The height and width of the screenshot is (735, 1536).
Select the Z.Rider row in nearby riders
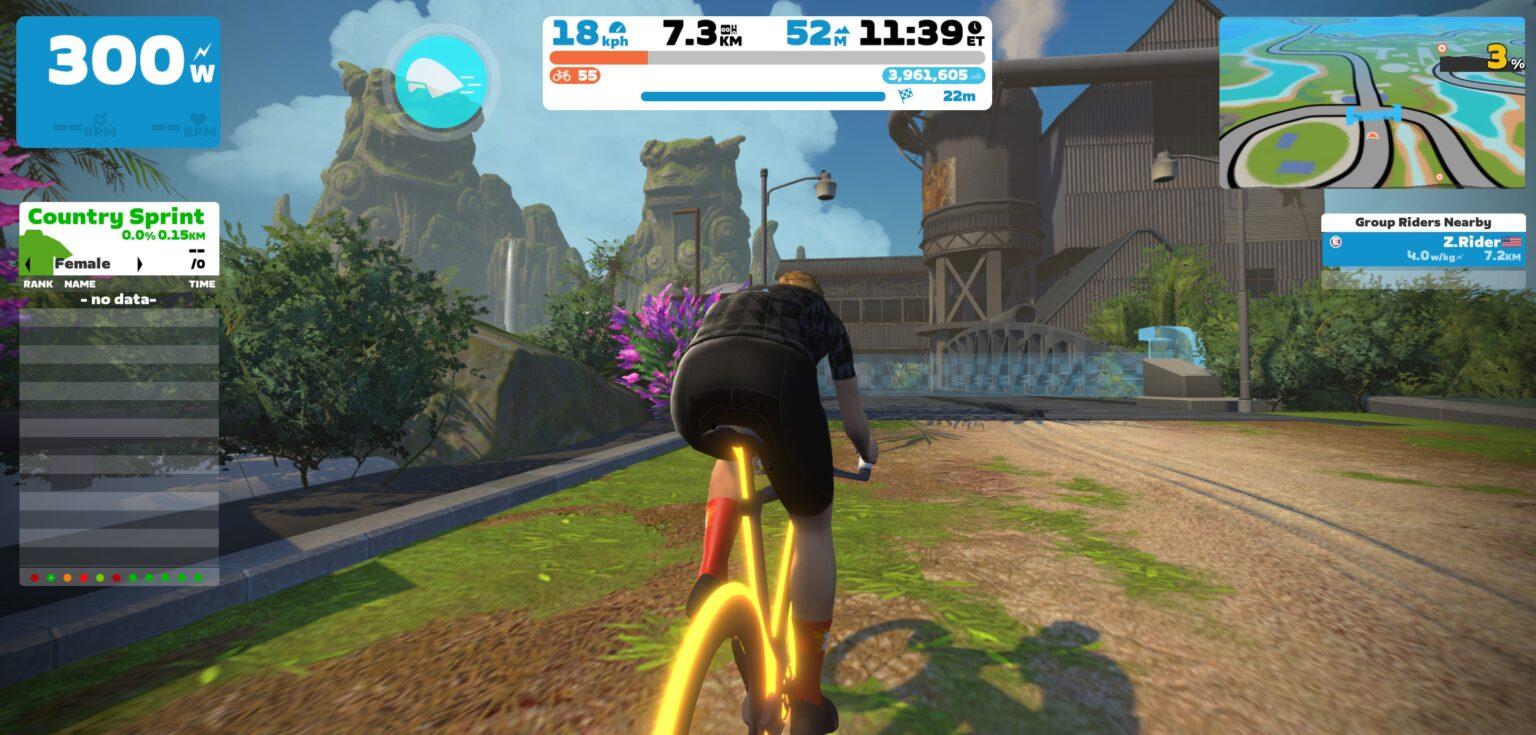(1424, 248)
